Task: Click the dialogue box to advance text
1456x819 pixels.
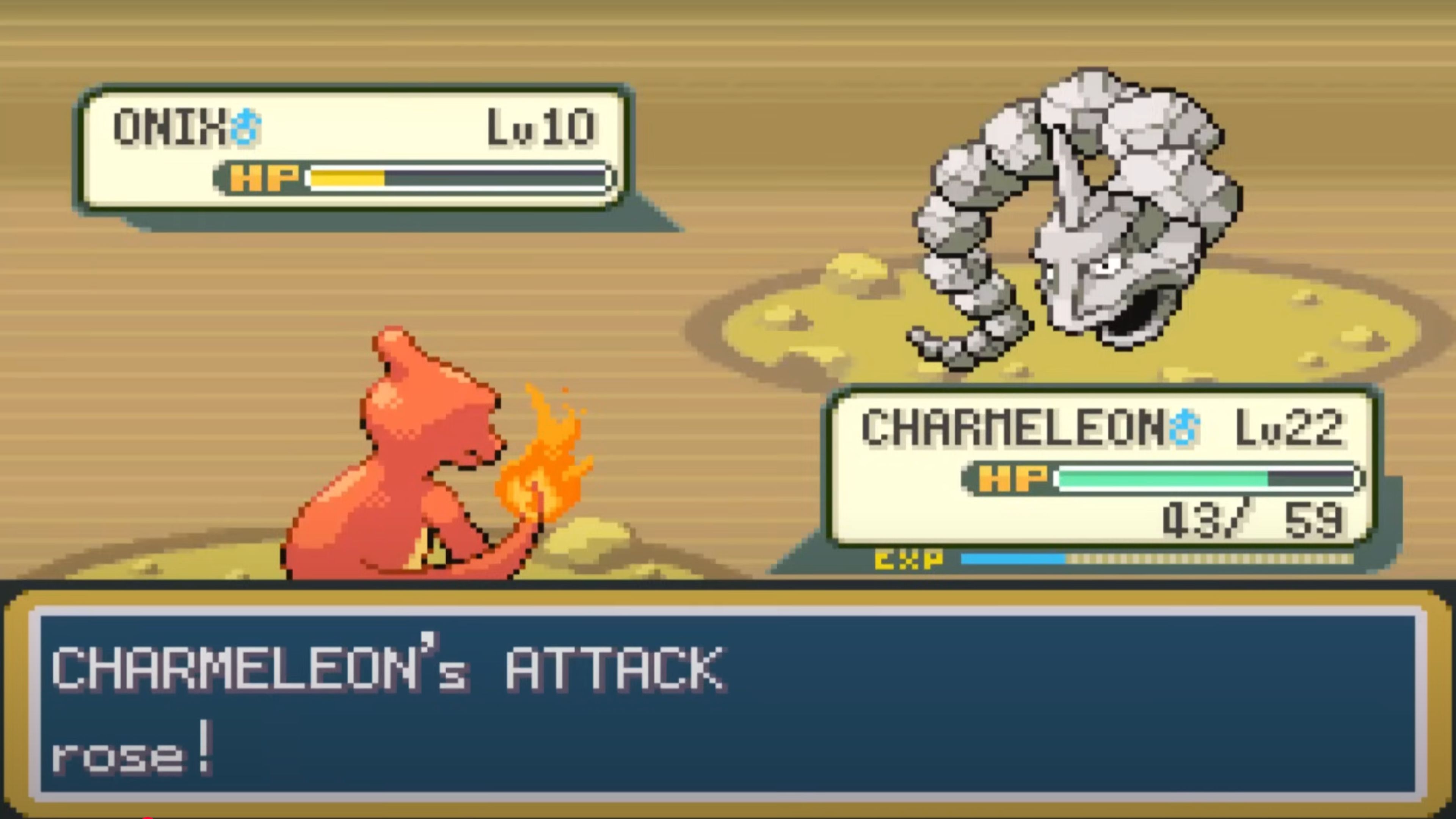Action: tap(728, 706)
